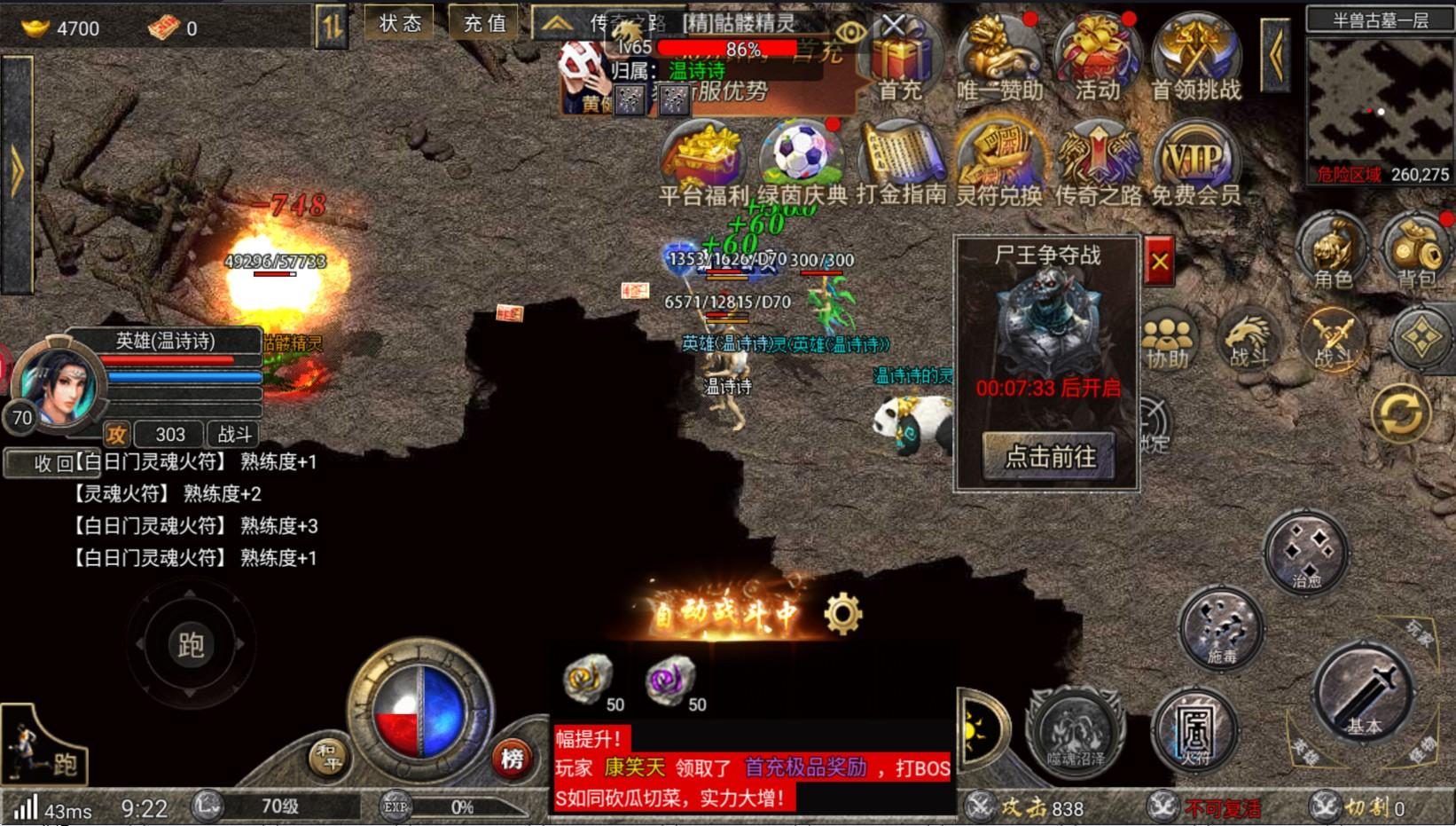The width and height of the screenshot is (1456, 826).
Task: Click the EXP progress bar
Action: 461,807
